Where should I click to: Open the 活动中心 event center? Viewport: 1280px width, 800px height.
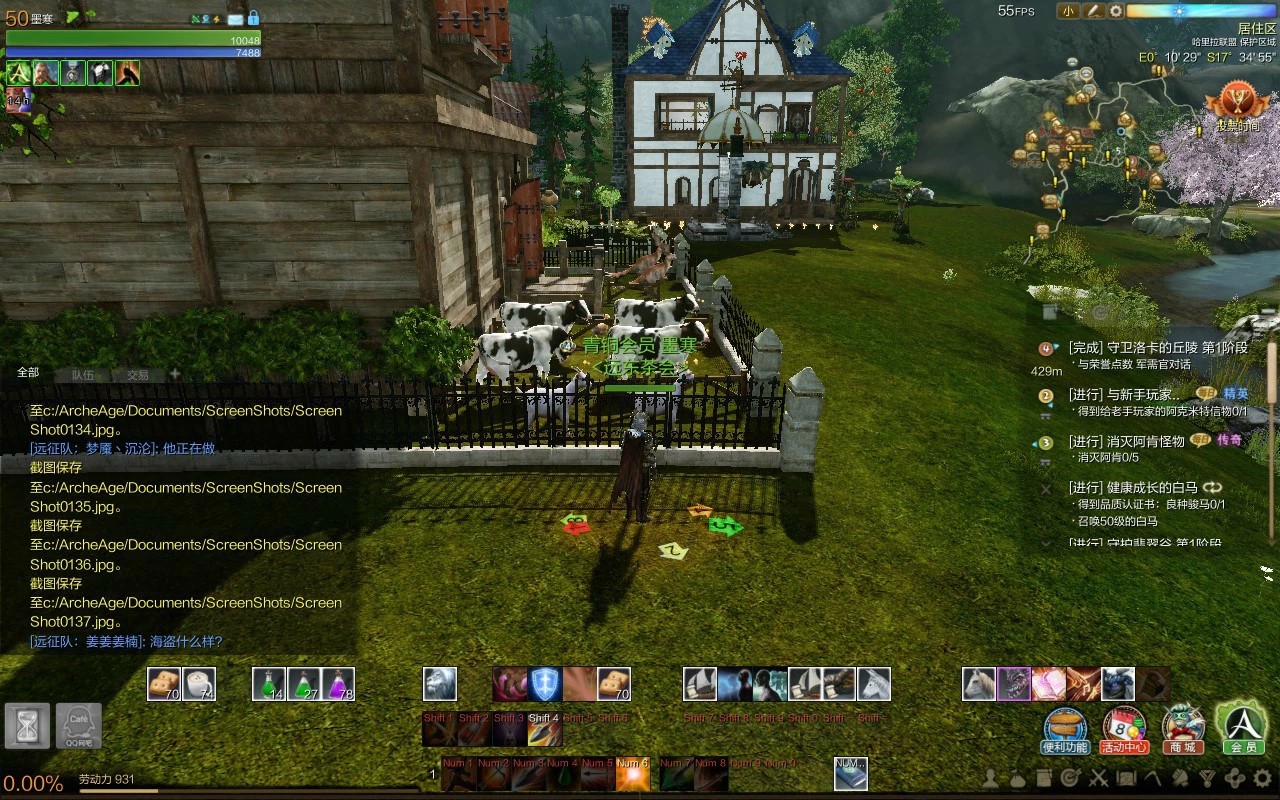pyautogui.click(x=1124, y=727)
